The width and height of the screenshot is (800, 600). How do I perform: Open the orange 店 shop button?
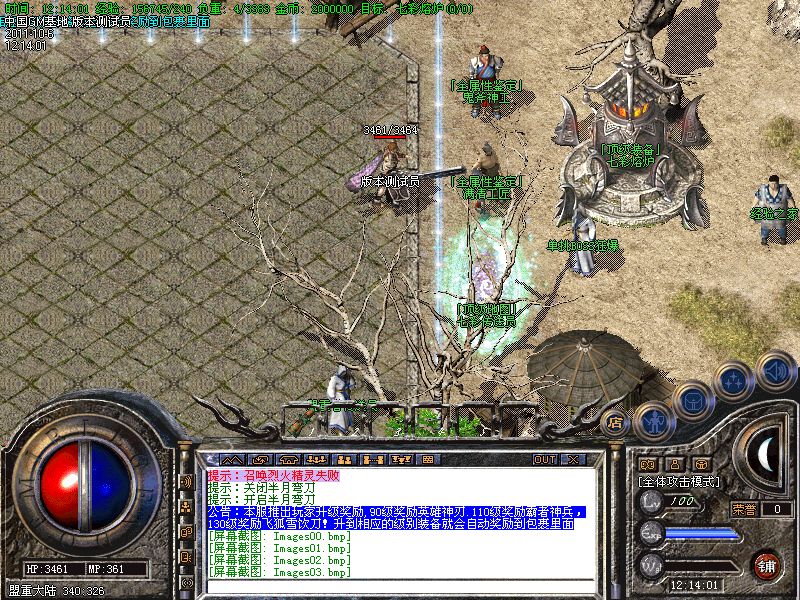616,421
